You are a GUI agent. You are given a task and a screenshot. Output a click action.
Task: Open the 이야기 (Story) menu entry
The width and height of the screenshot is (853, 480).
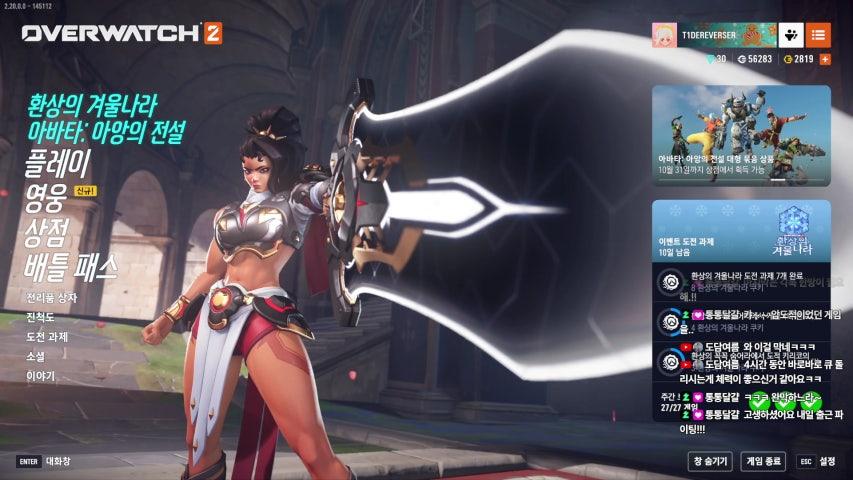41,376
